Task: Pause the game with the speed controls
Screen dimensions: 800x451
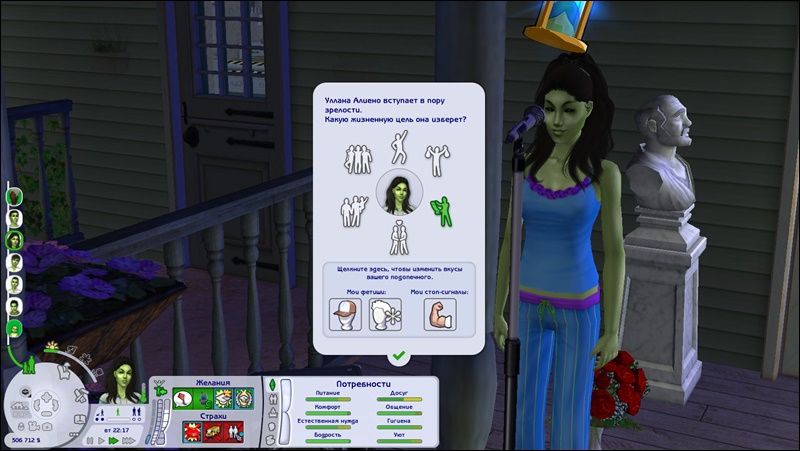Action: [89, 439]
